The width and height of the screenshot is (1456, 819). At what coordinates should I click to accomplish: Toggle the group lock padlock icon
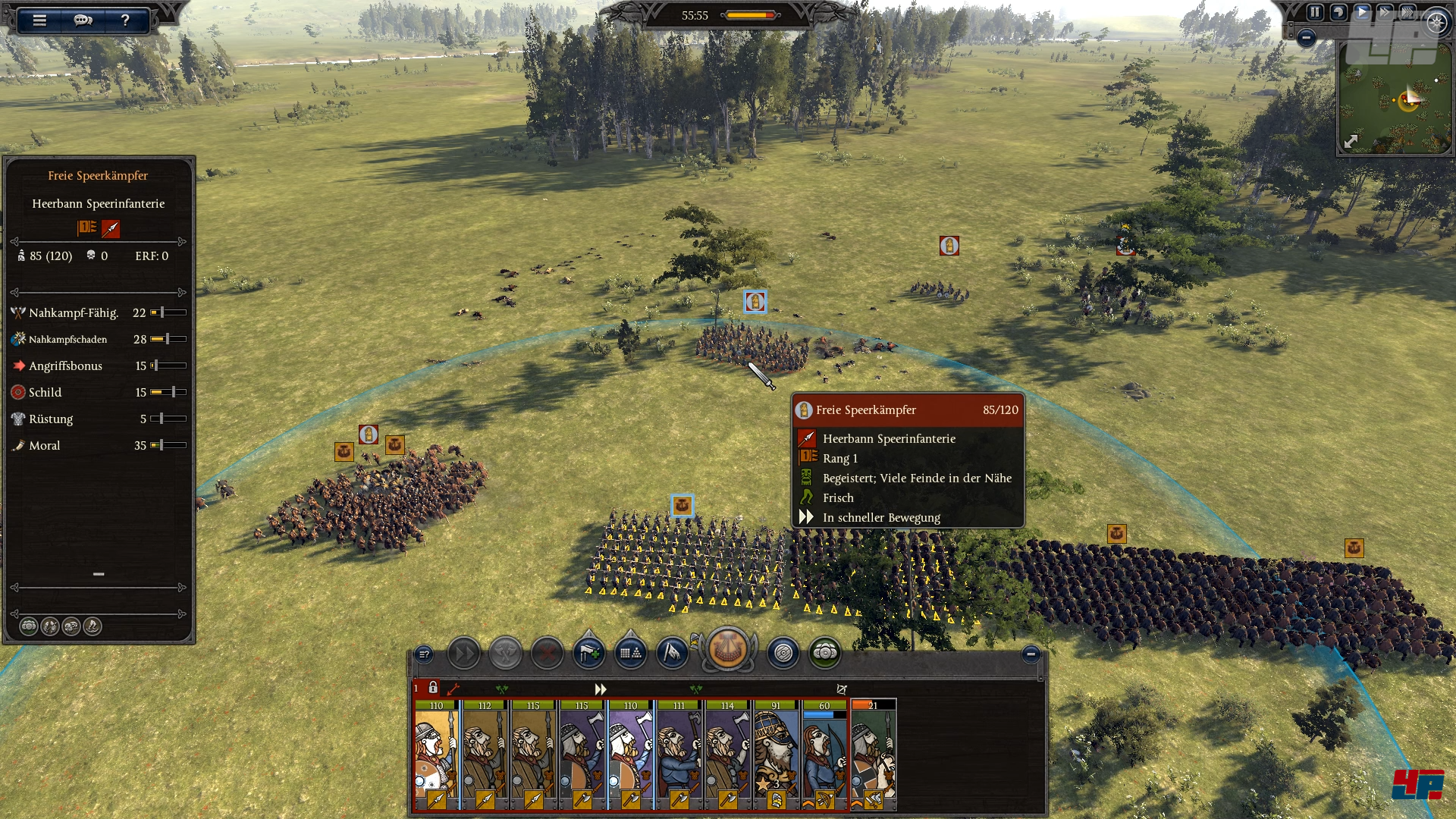pyautogui.click(x=433, y=688)
